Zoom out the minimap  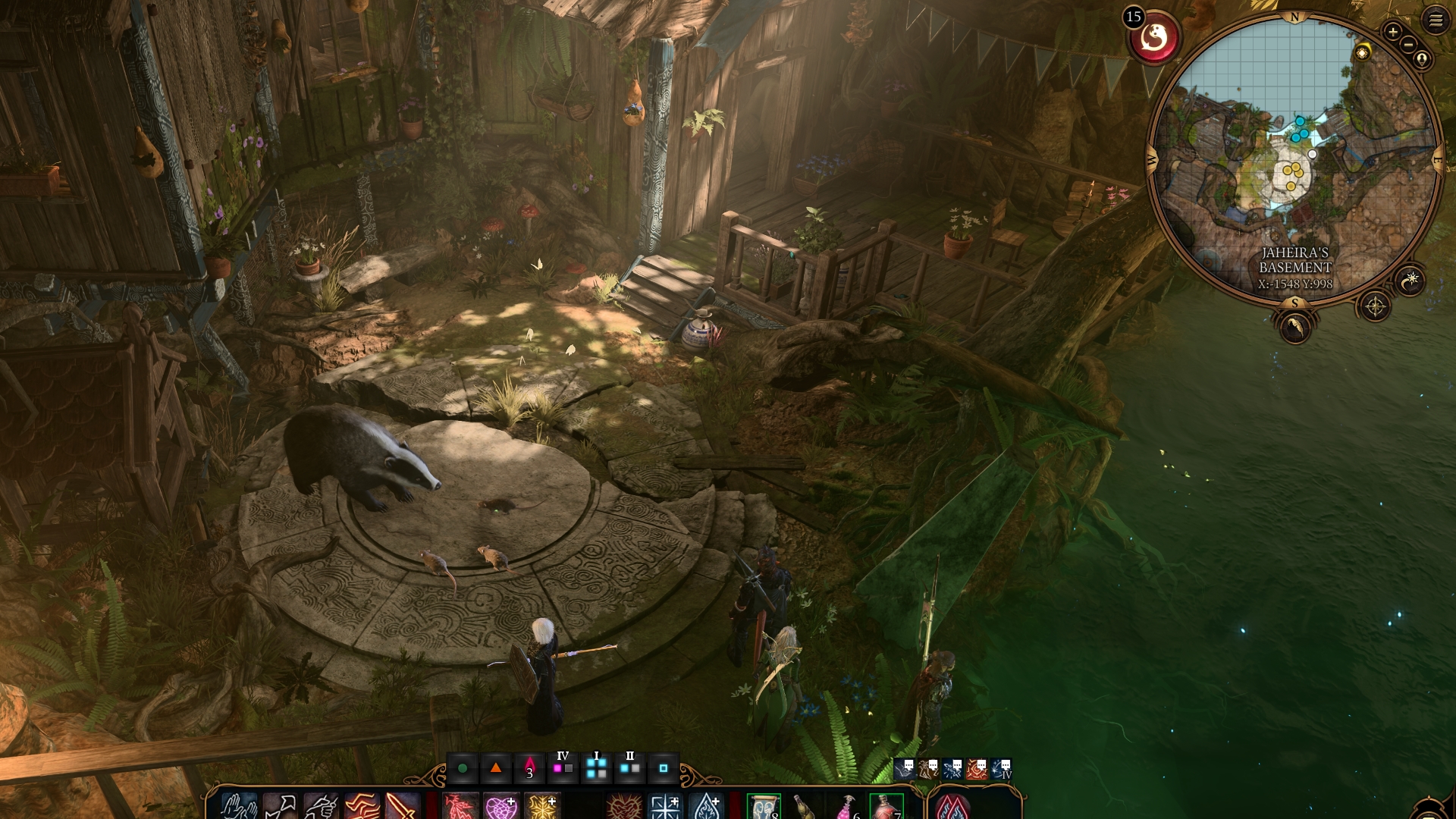click(1408, 45)
